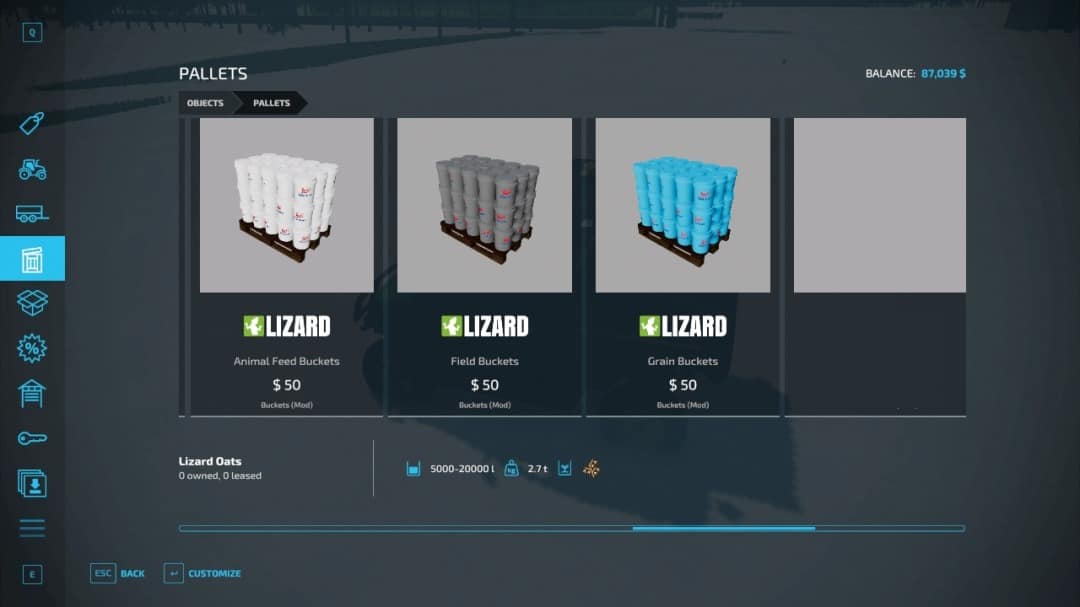Viewport: 1080px width, 607px height.
Task: Select the Animal Feed Buckets pallet
Action: [x=287, y=265]
